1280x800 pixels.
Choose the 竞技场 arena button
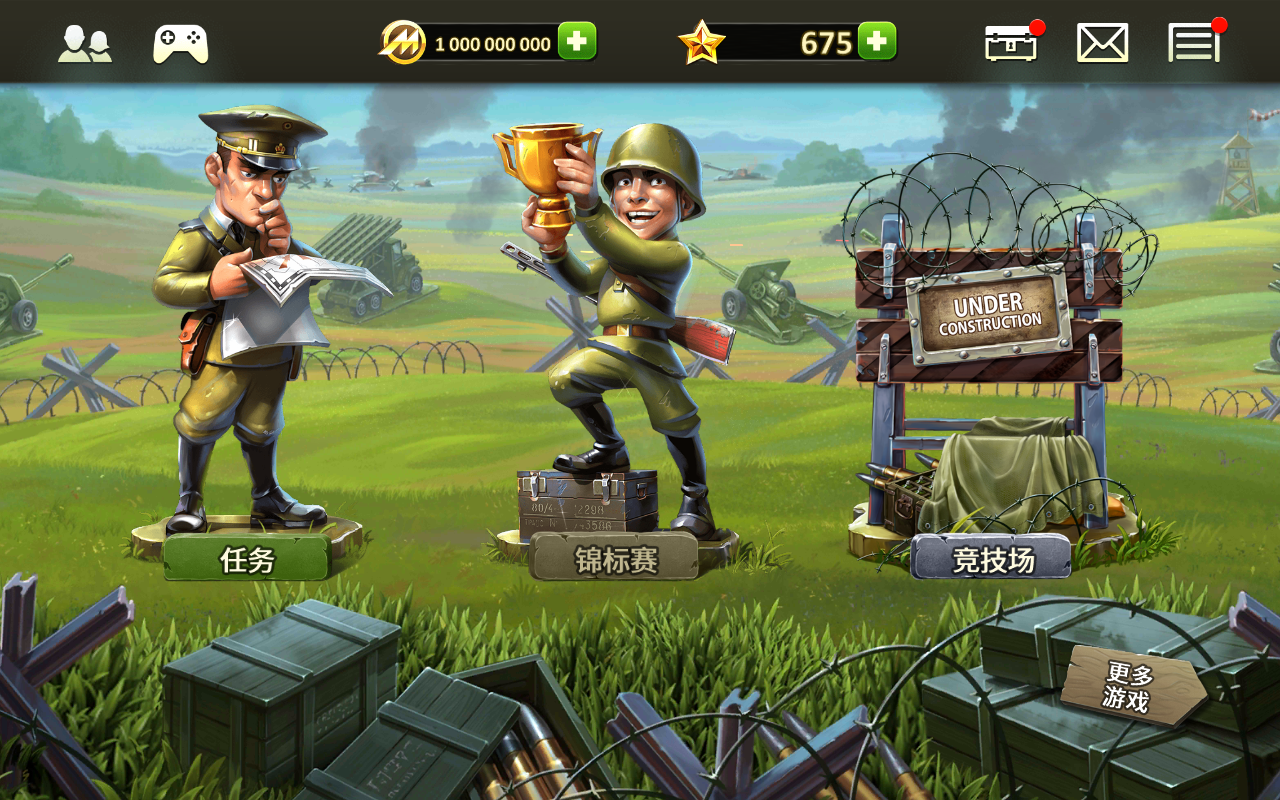pos(991,559)
